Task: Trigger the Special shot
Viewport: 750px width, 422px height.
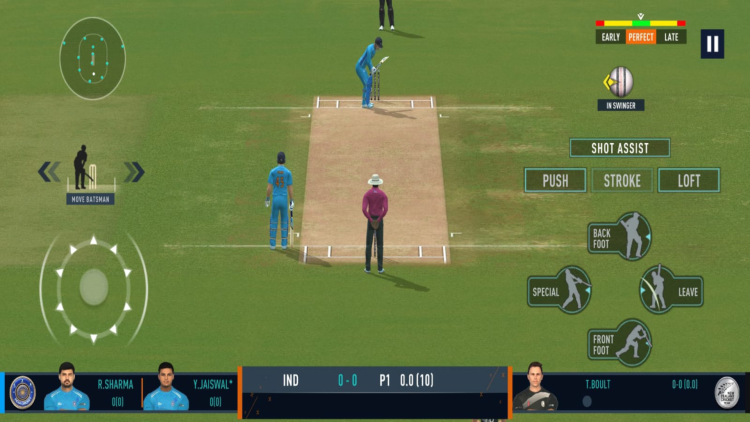Action: tap(562, 291)
